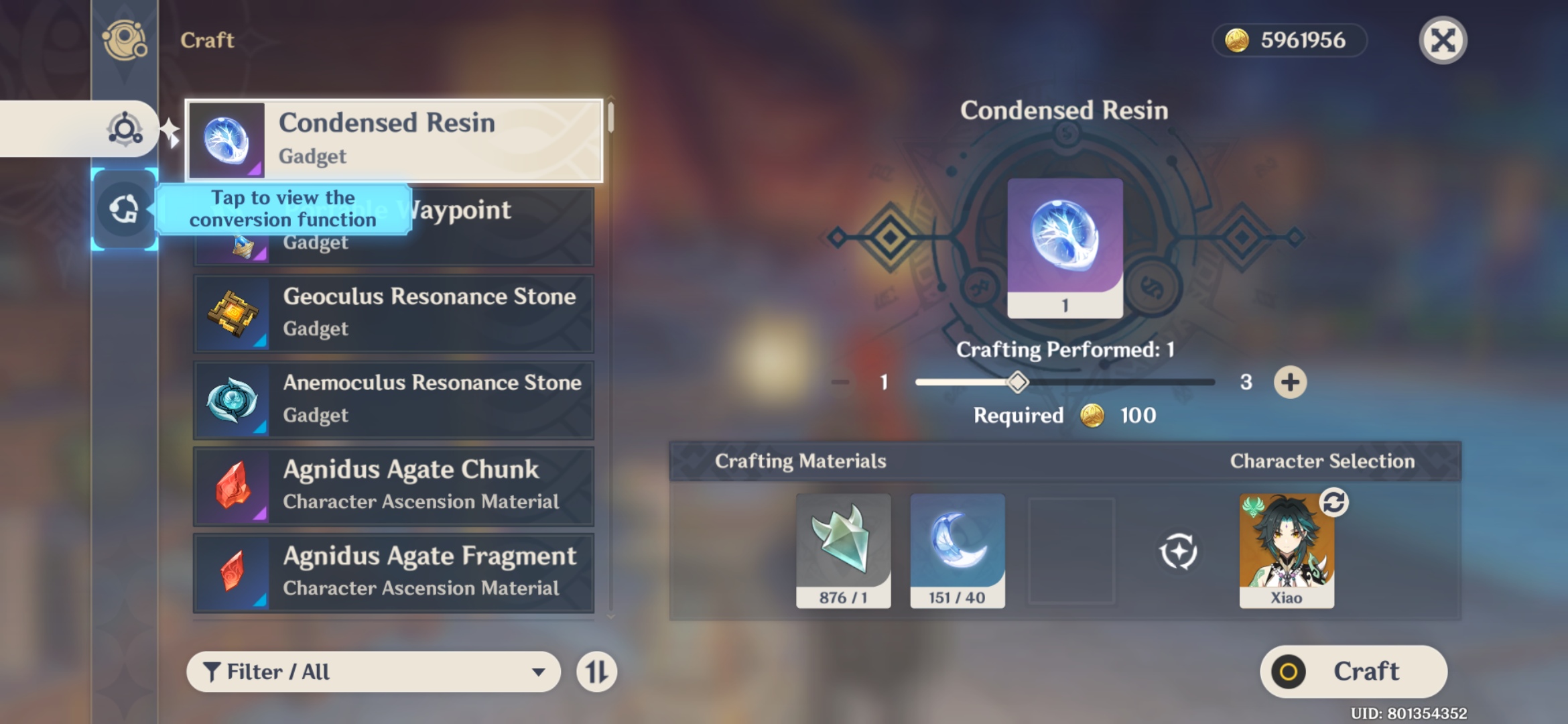Select the Condensed Resin list entry
This screenshot has width=1568, height=724.
click(394, 141)
